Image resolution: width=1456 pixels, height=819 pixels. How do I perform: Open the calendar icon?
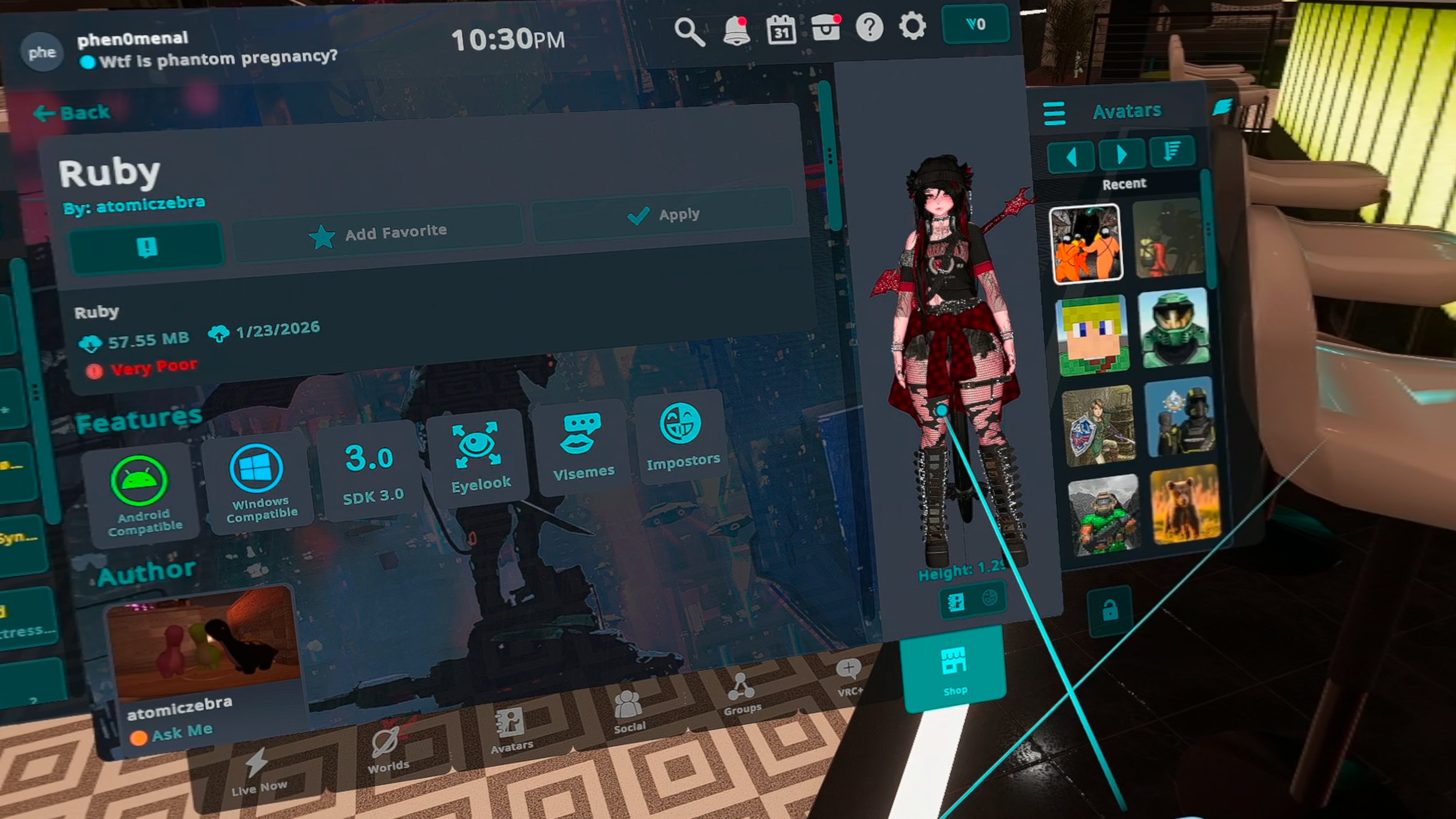(x=781, y=29)
